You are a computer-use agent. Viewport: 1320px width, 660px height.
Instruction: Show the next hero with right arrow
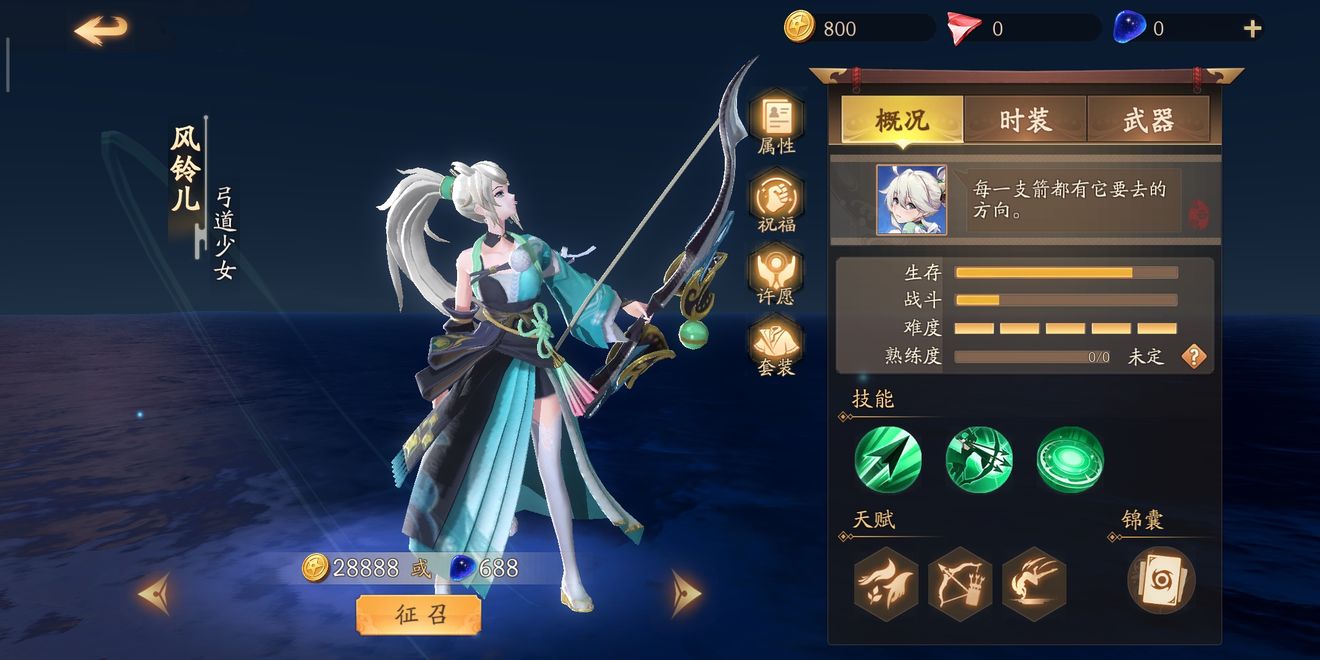(685, 593)
